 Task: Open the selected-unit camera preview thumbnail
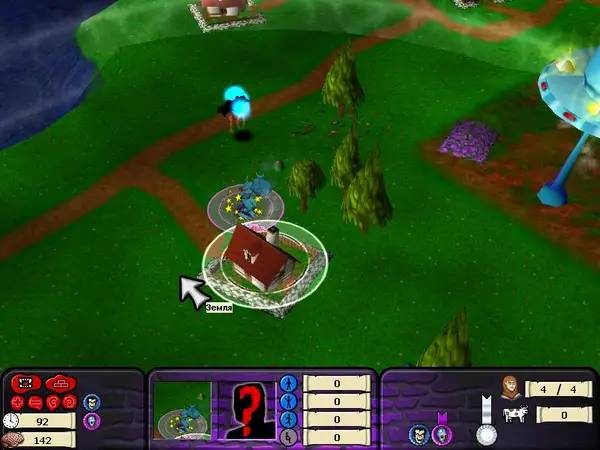click(x=183, y=410)
